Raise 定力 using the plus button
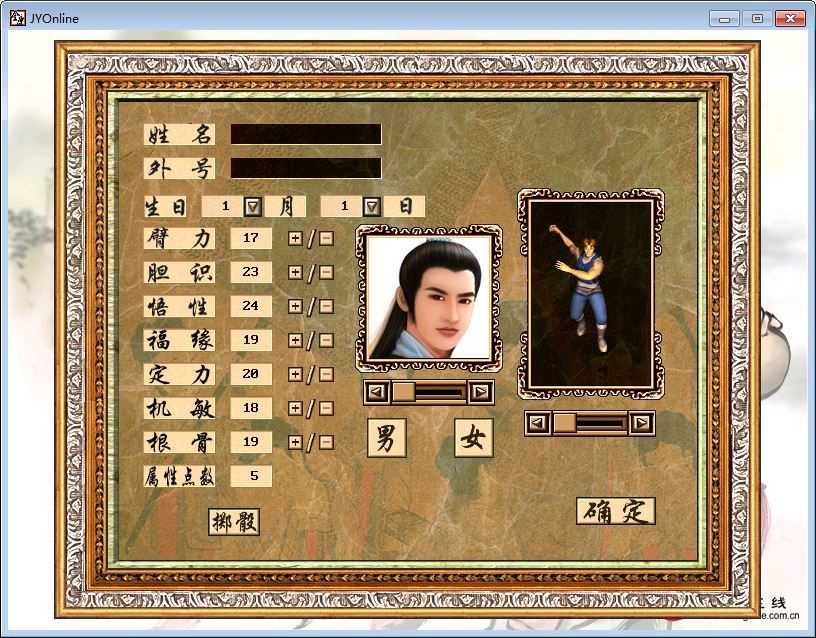The image size is (816, 638). pyautogui.click(x=295, y=374)
